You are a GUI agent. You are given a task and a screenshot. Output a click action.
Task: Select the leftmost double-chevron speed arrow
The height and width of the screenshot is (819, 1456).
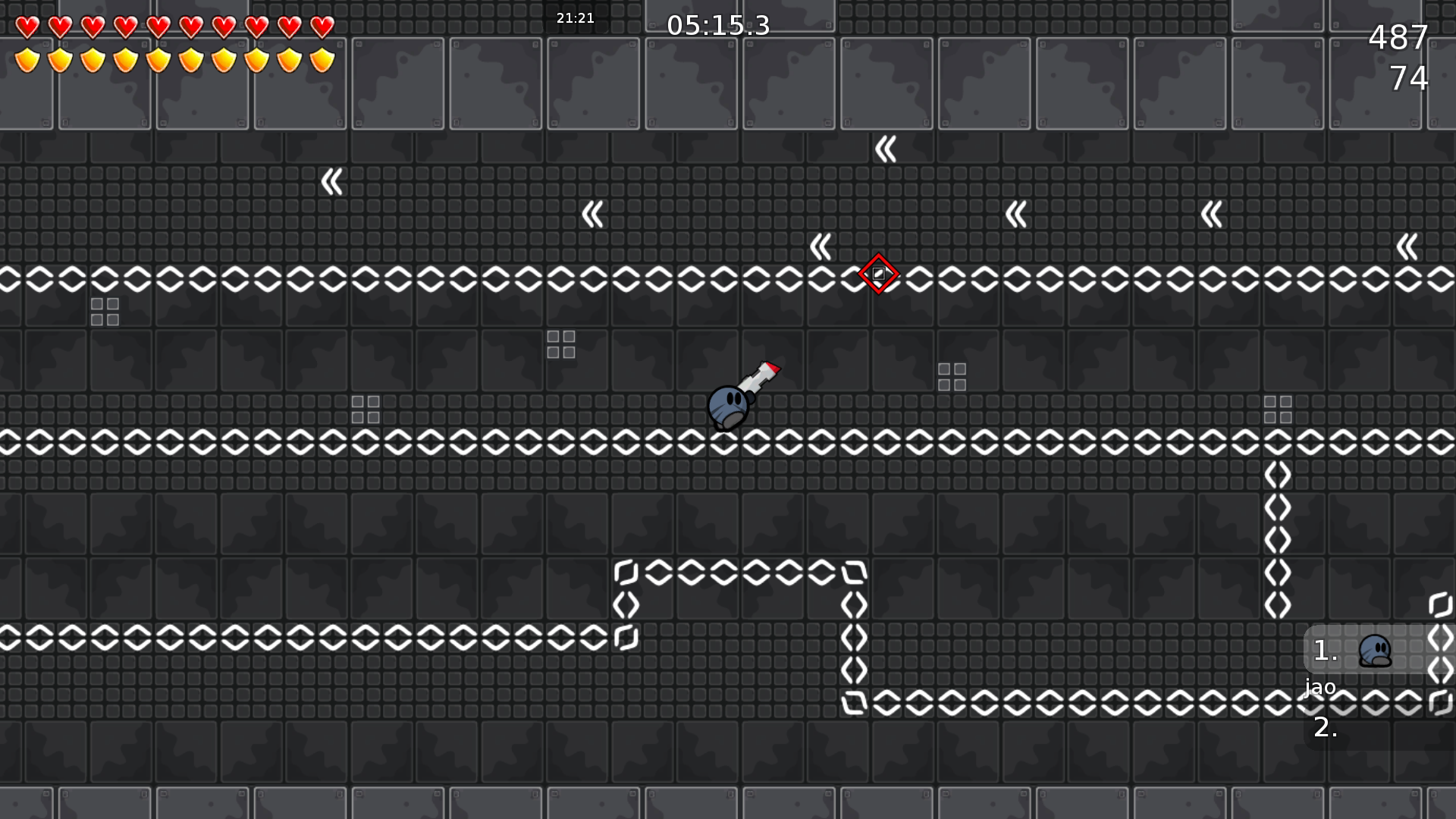point(331,182)
